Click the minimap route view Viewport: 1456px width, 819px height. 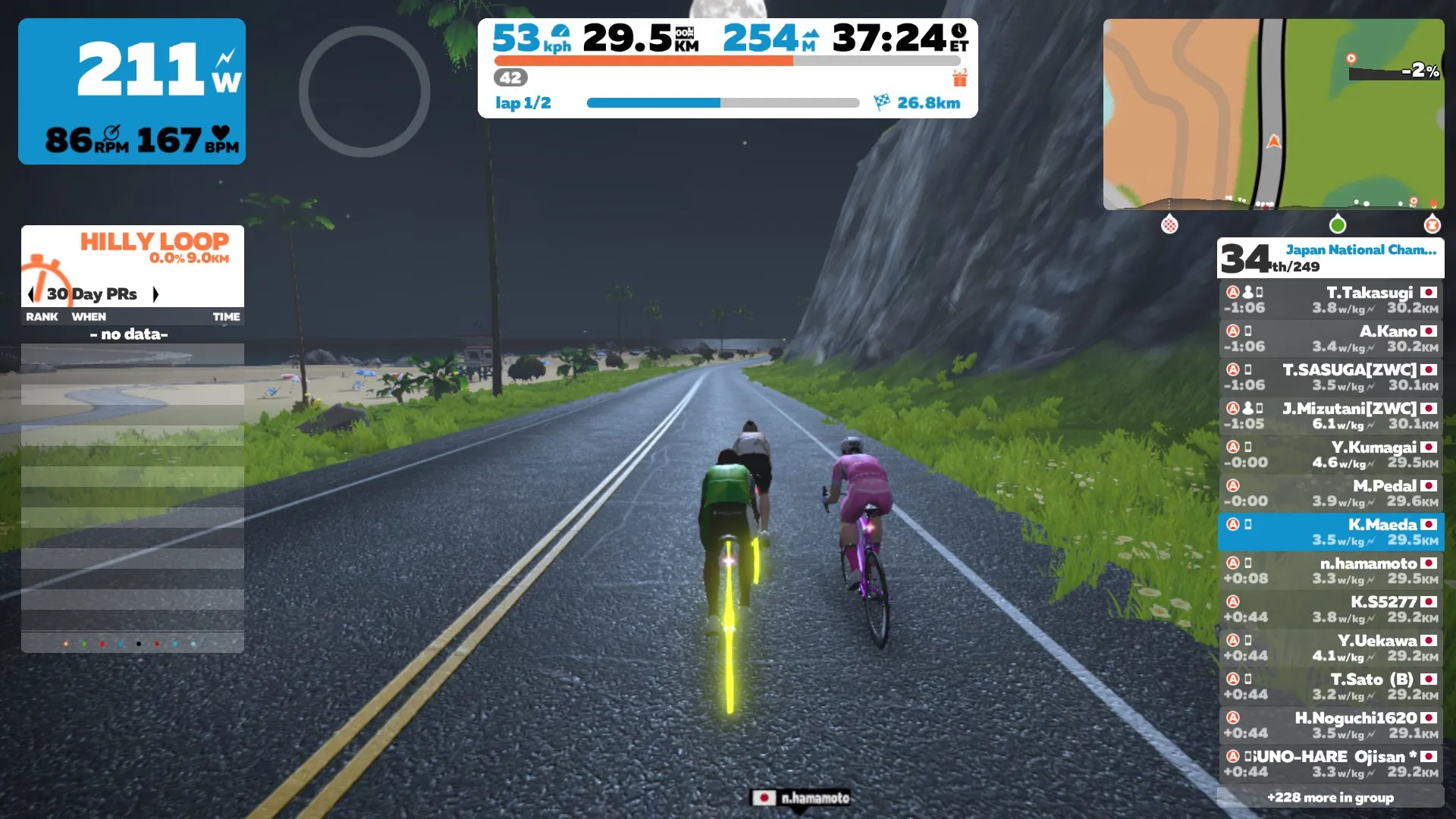coord(1273,114)
